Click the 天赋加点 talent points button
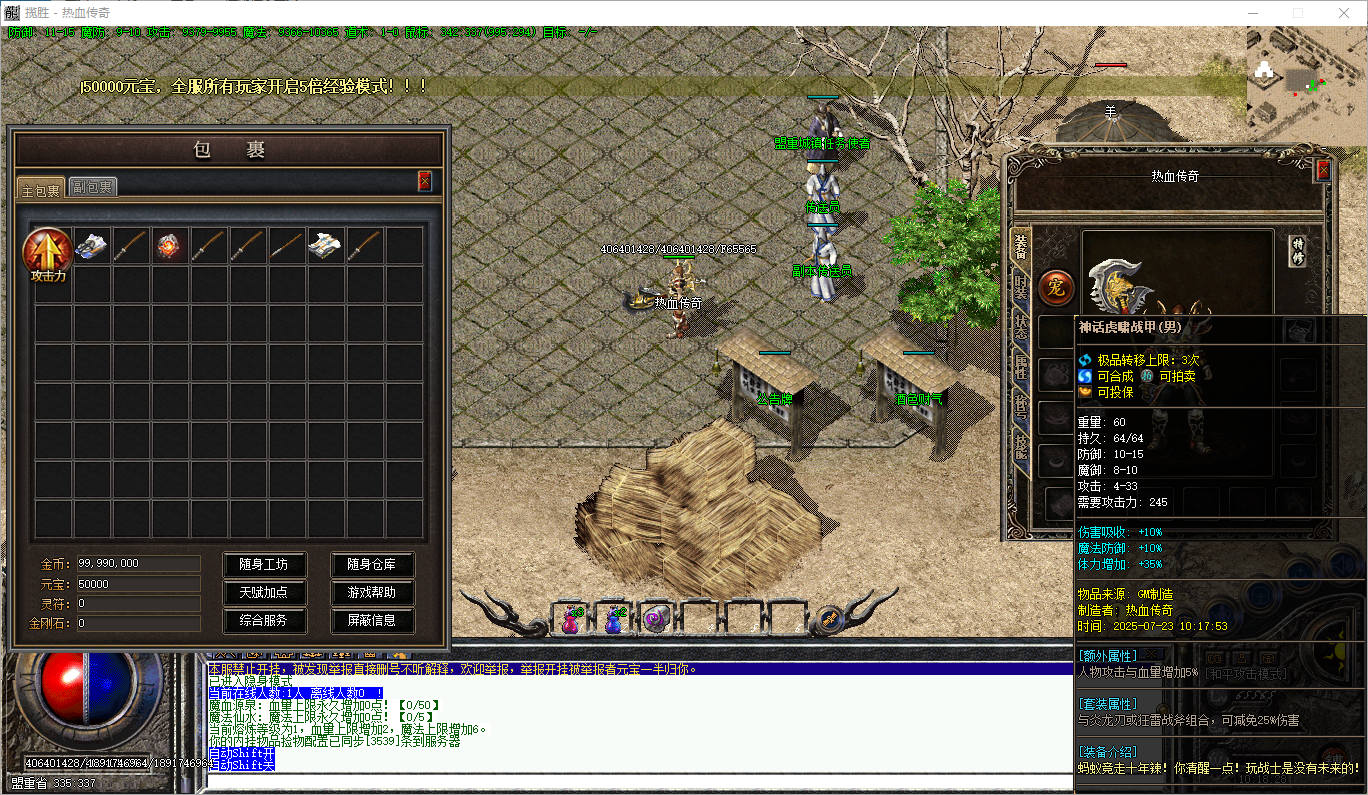This screenshot has width=1368, height=795. (x=263, y=593)
